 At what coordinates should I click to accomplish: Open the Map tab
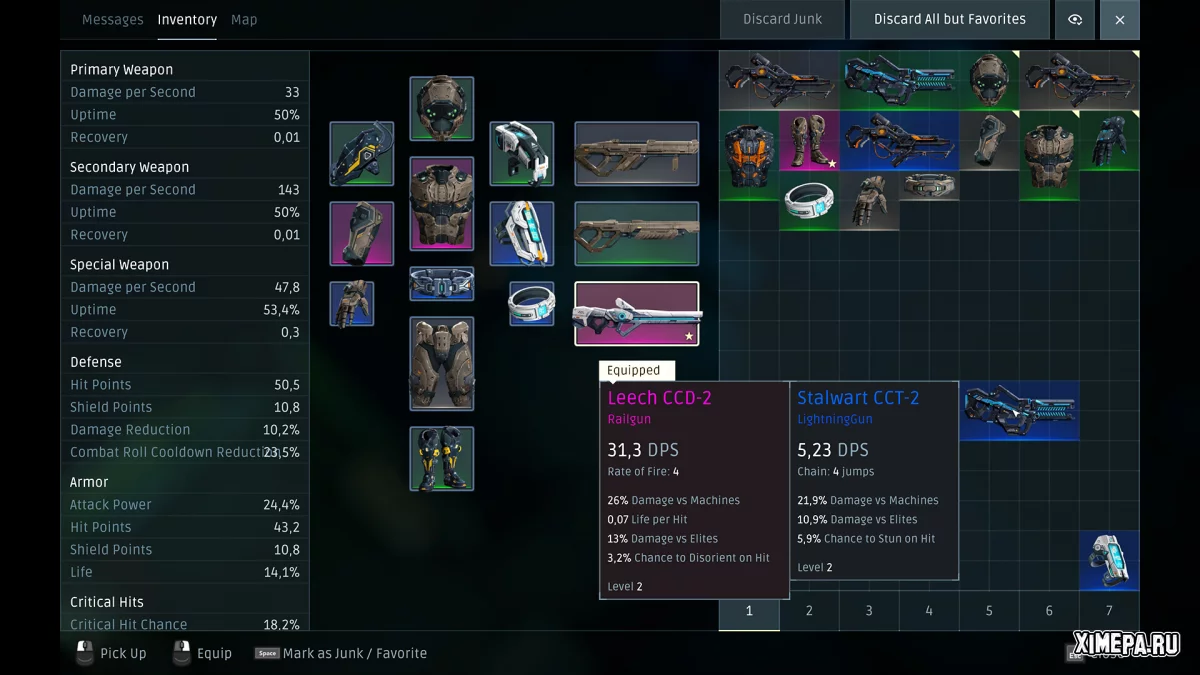(x=244, y=20)
